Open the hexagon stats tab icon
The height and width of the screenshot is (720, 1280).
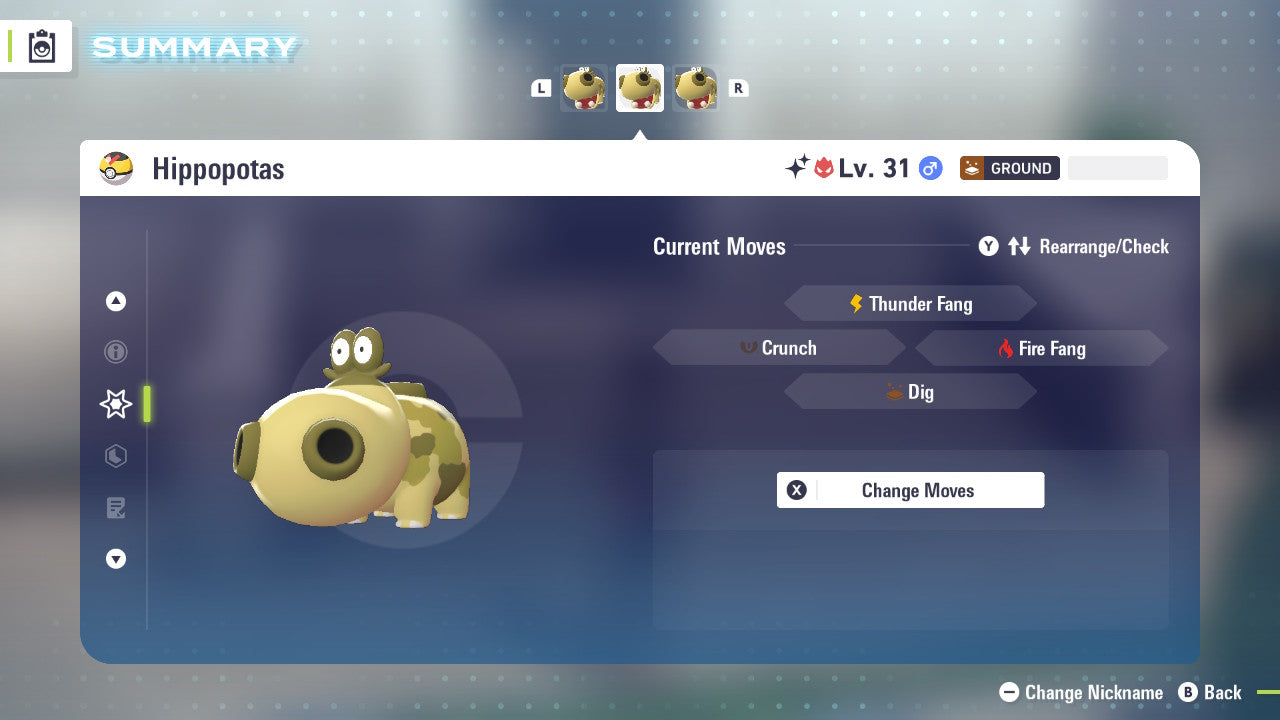tap(116, 456)
